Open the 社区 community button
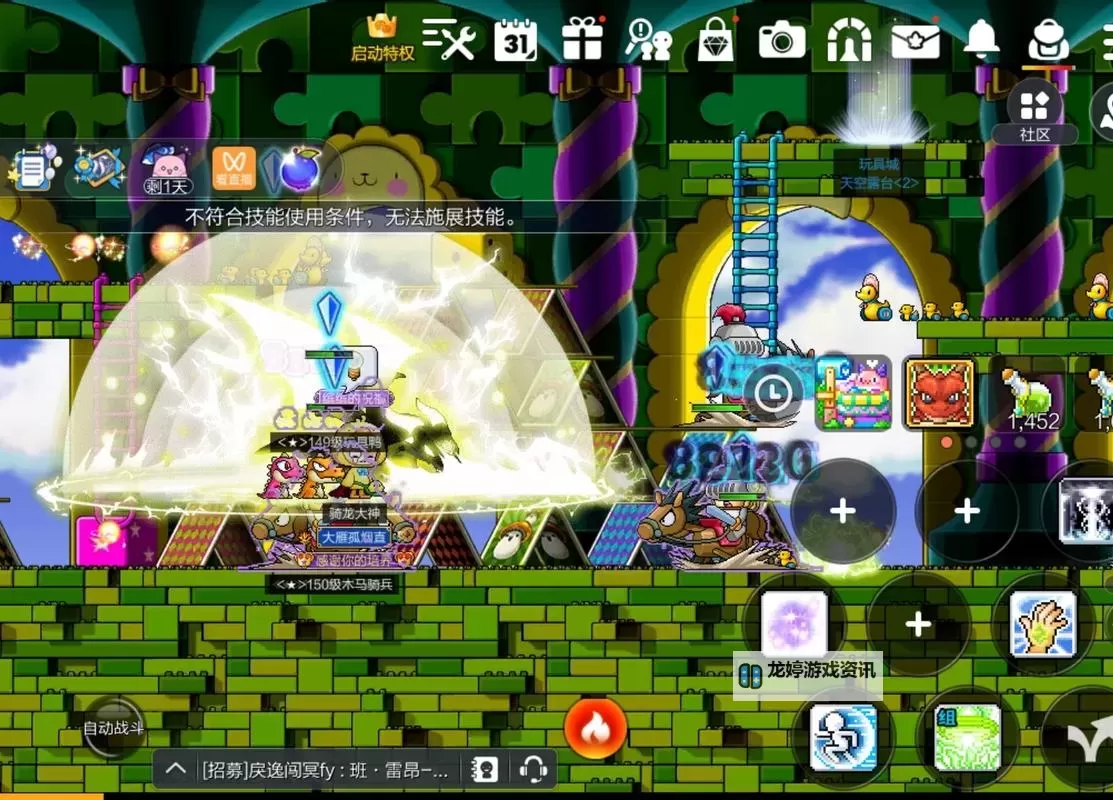Viewport: 1113px width, 800px height. click(1034, 111)
